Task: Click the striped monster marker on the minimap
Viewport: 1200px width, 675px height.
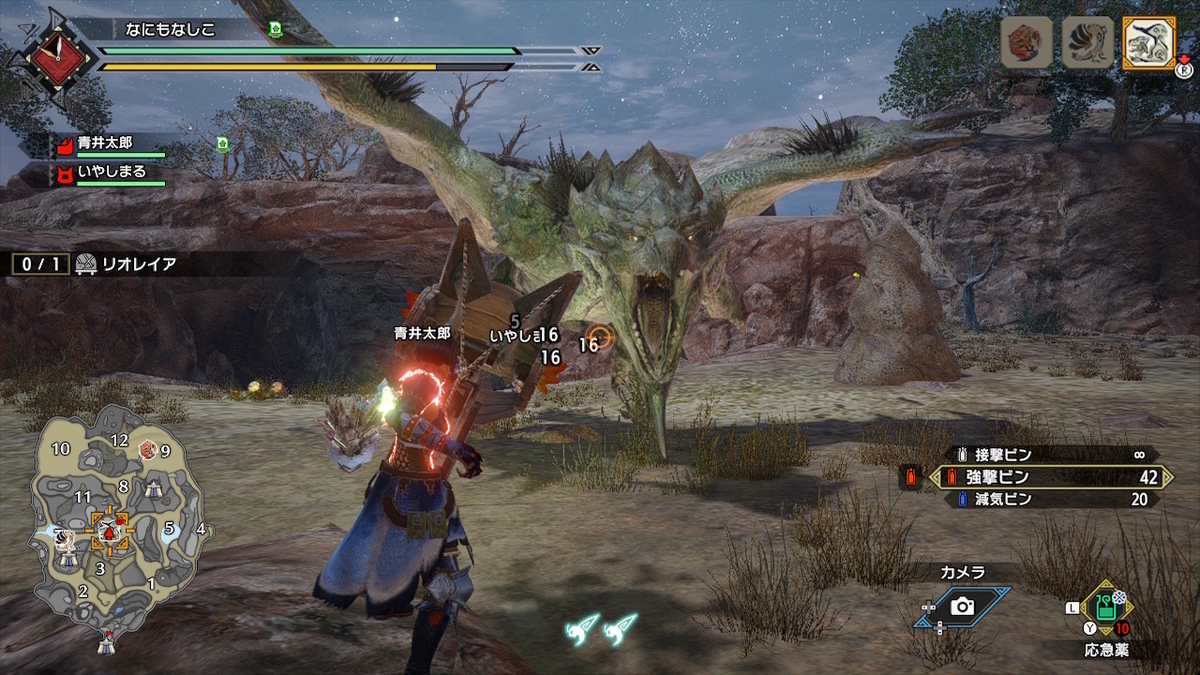Action: [62, 540]
